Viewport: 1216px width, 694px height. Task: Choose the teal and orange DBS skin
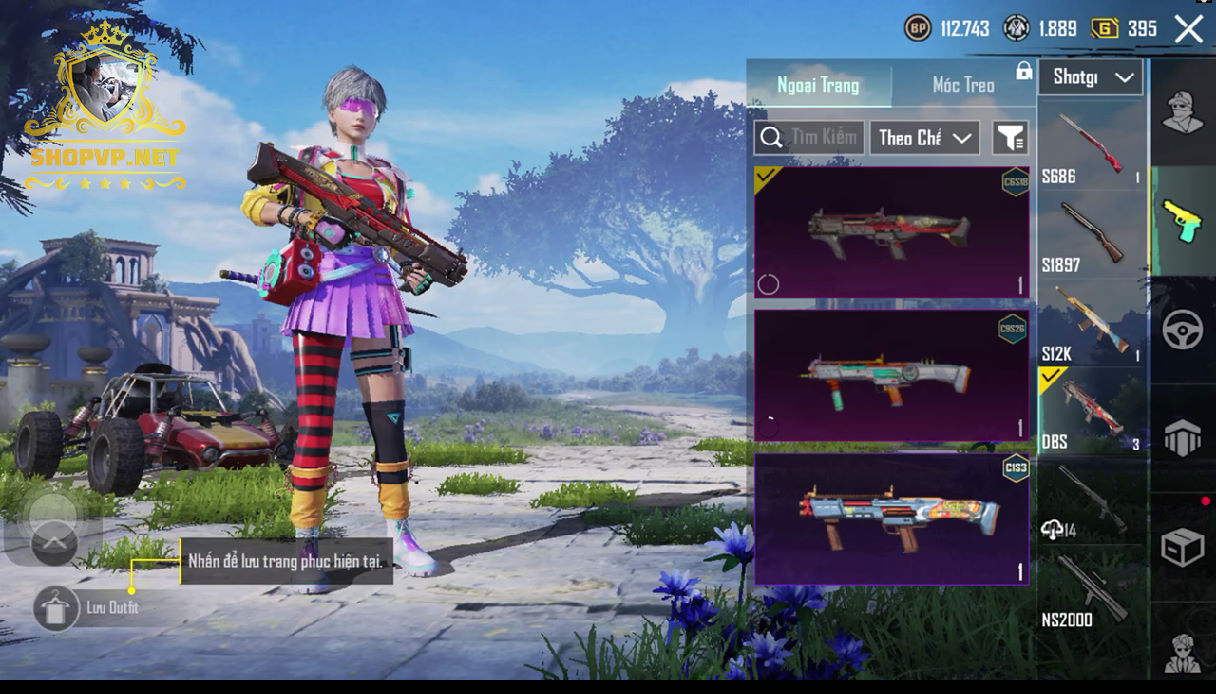(x=891, y=376)
